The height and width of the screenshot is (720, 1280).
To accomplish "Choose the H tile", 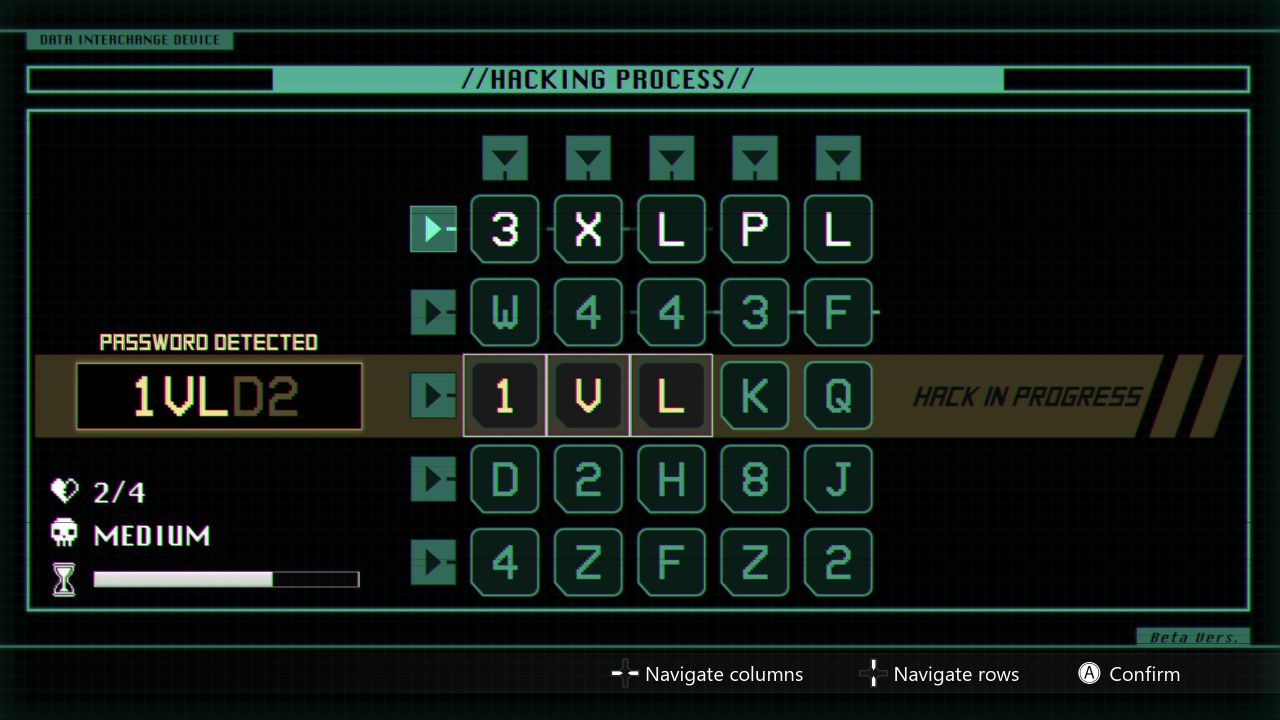I will click(x=671, y=479).
